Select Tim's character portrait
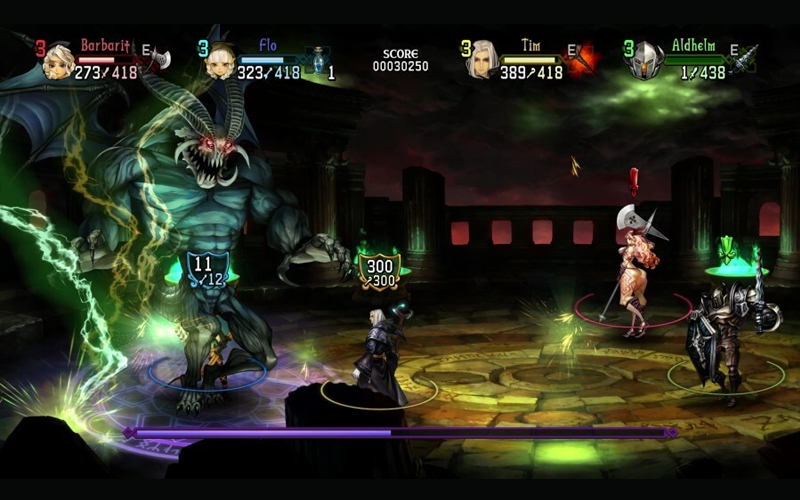The width and height of the screenshot is (800, 500). click(x=483, y=60)
